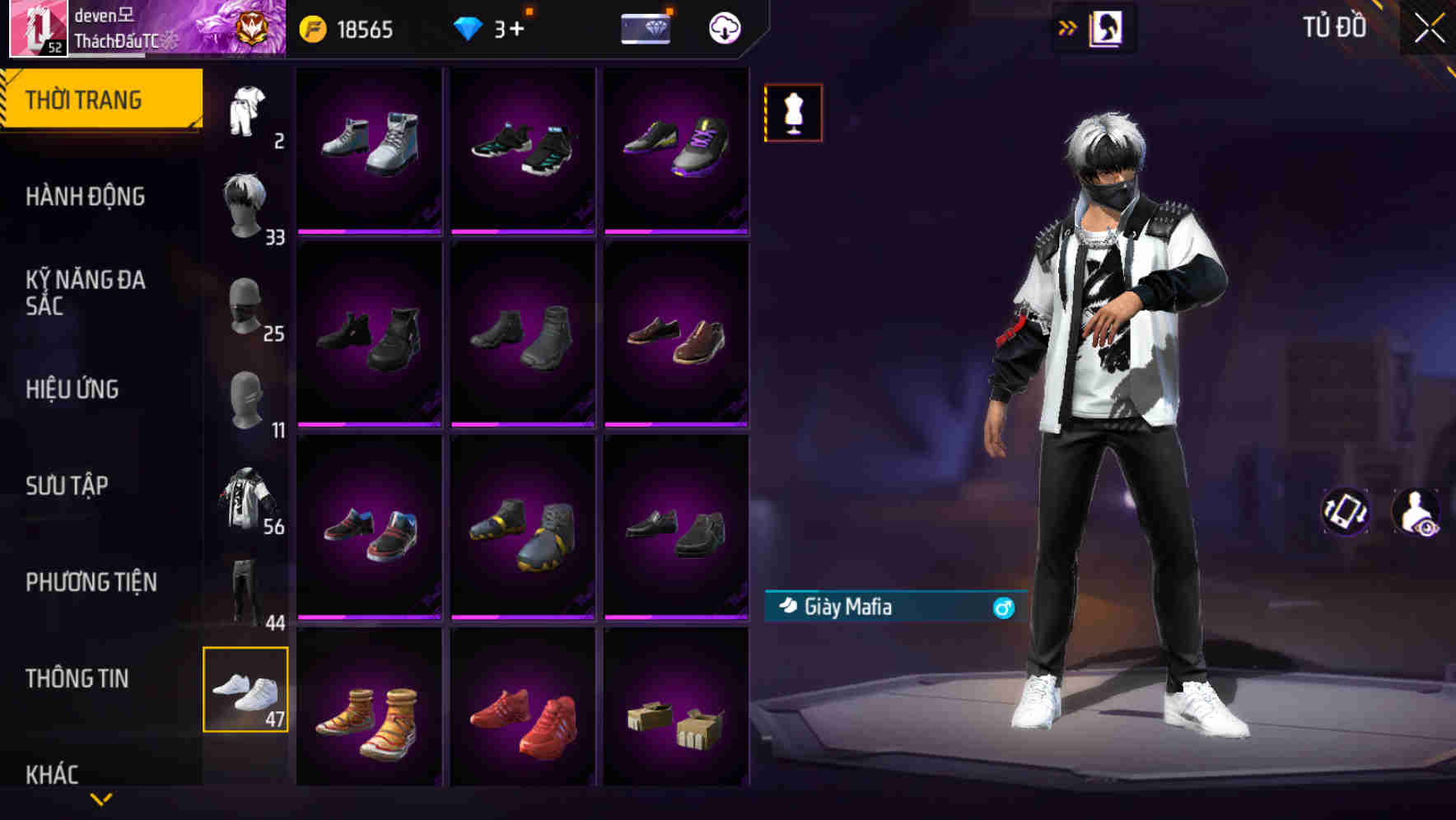Expand more categories with the bottom chevron
The height and width of the screenshot is (820, 1456).
[x=101, y=797]
